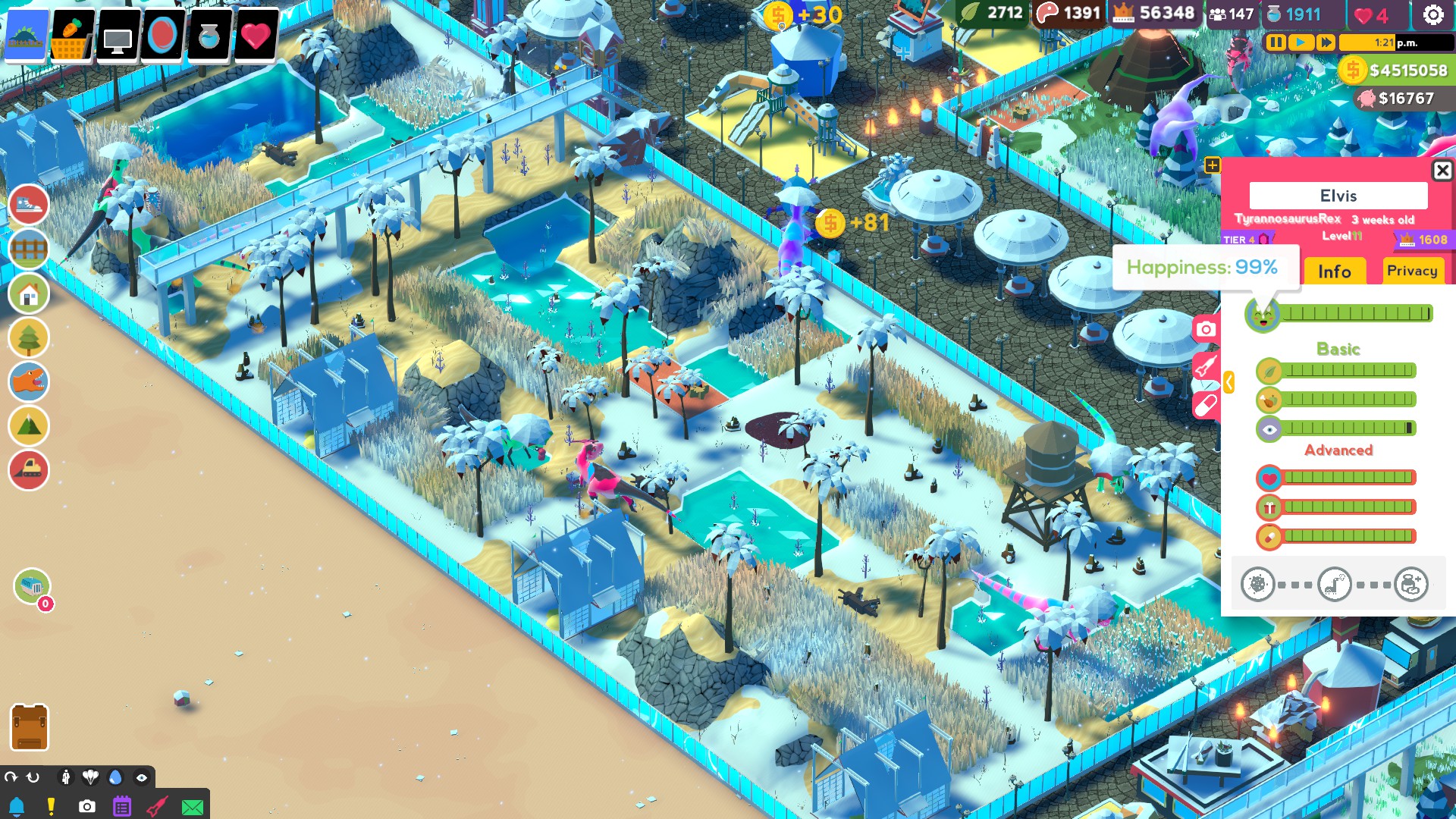Select the tree placement tool
This screenshot has width=1456, height=819.
point(28,338)
